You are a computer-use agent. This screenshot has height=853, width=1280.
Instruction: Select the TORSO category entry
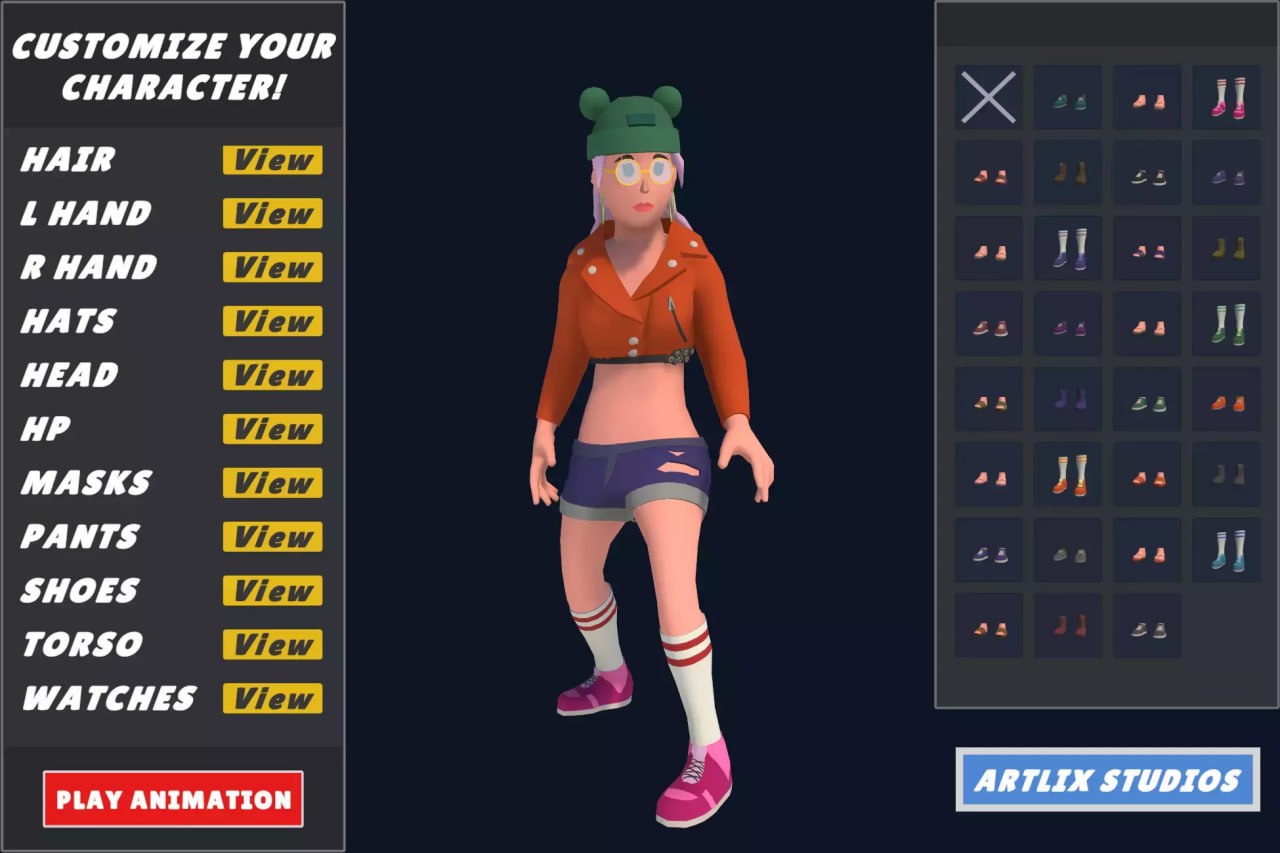pyautogui.click(x=80, y=645)
